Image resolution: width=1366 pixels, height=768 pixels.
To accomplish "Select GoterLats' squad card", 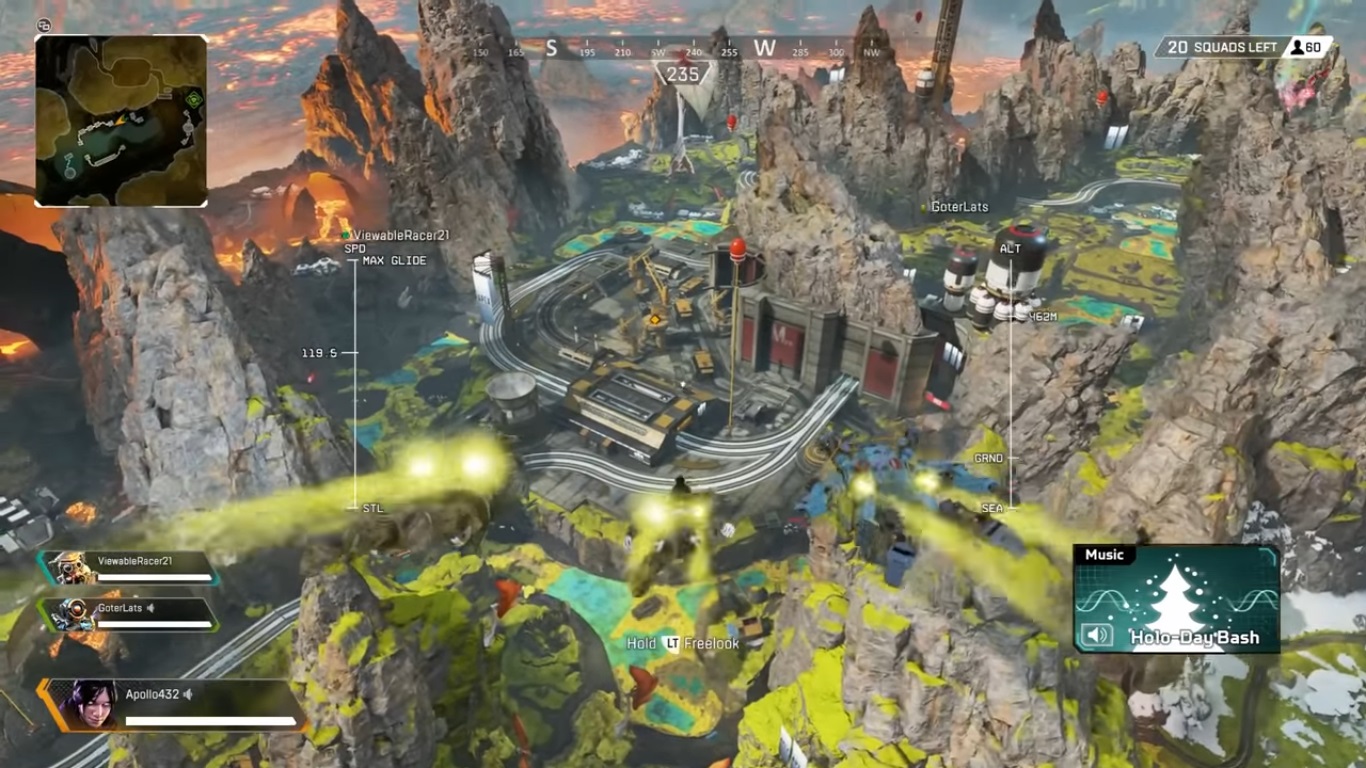I will coord(128,614).
